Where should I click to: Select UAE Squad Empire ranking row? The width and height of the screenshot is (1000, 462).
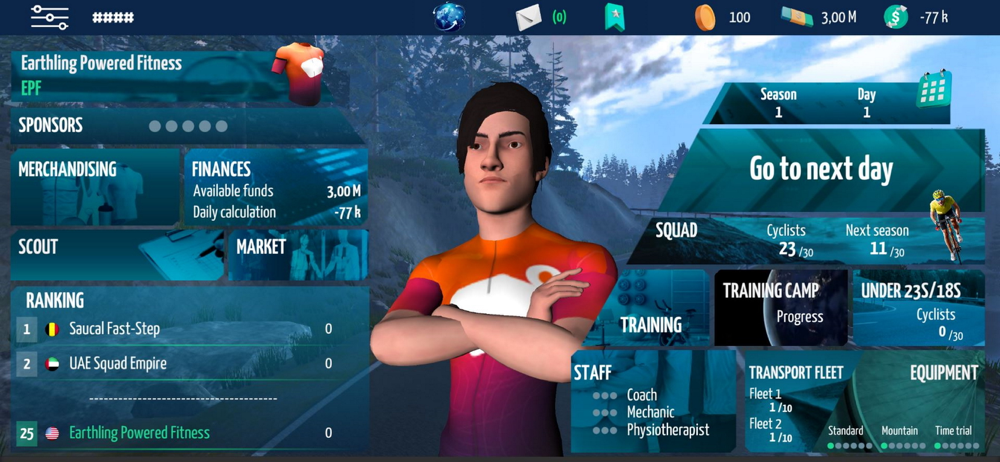click(175, 364)
